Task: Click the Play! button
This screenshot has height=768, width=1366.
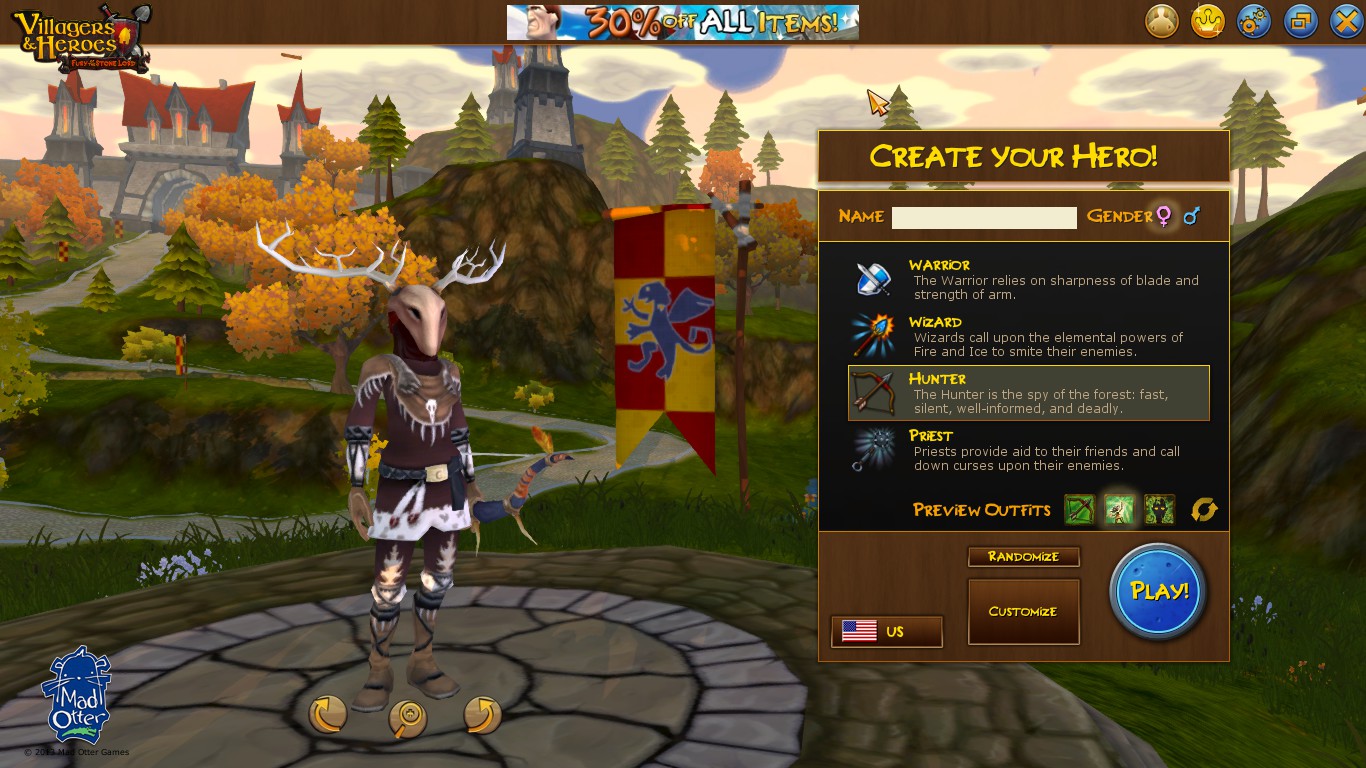Action: point(1157,592)
